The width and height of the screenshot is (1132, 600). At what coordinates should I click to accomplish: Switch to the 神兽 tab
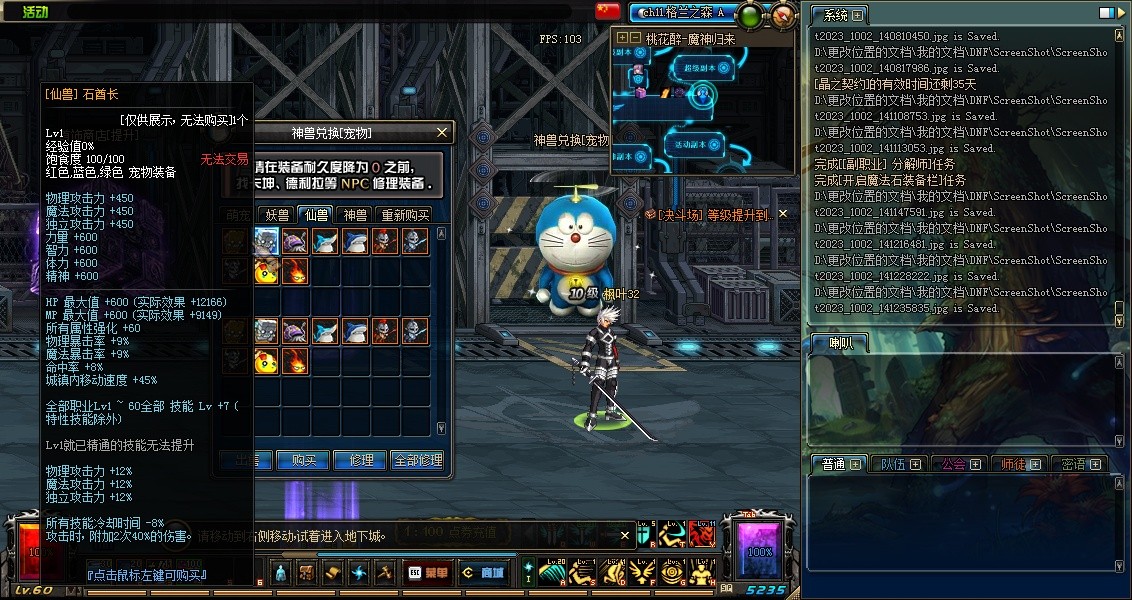tap(355, 214)
